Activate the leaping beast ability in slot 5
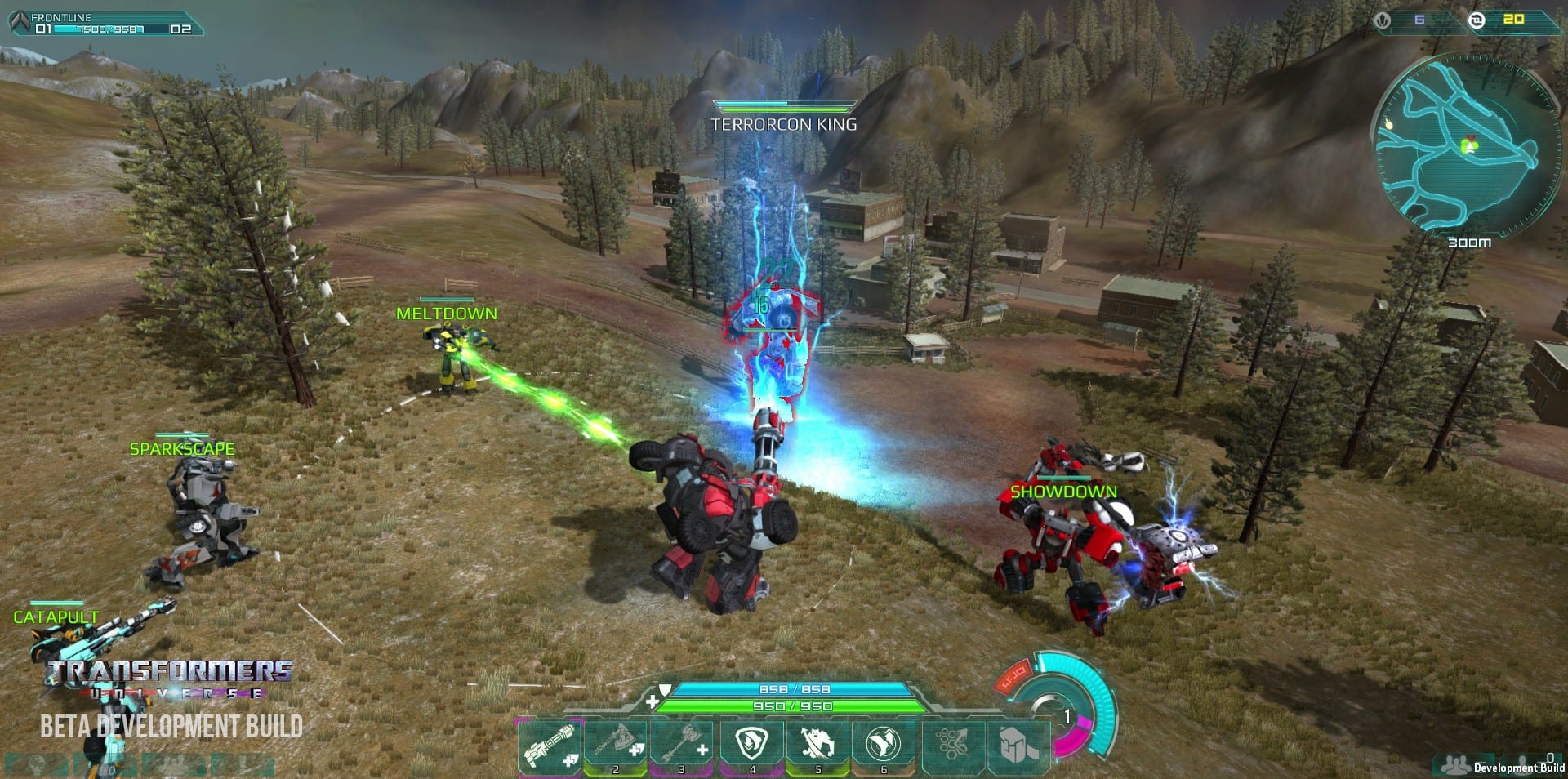Viewport: 1568px width, 779px height. pyautogui.click(x=817, y=744)
